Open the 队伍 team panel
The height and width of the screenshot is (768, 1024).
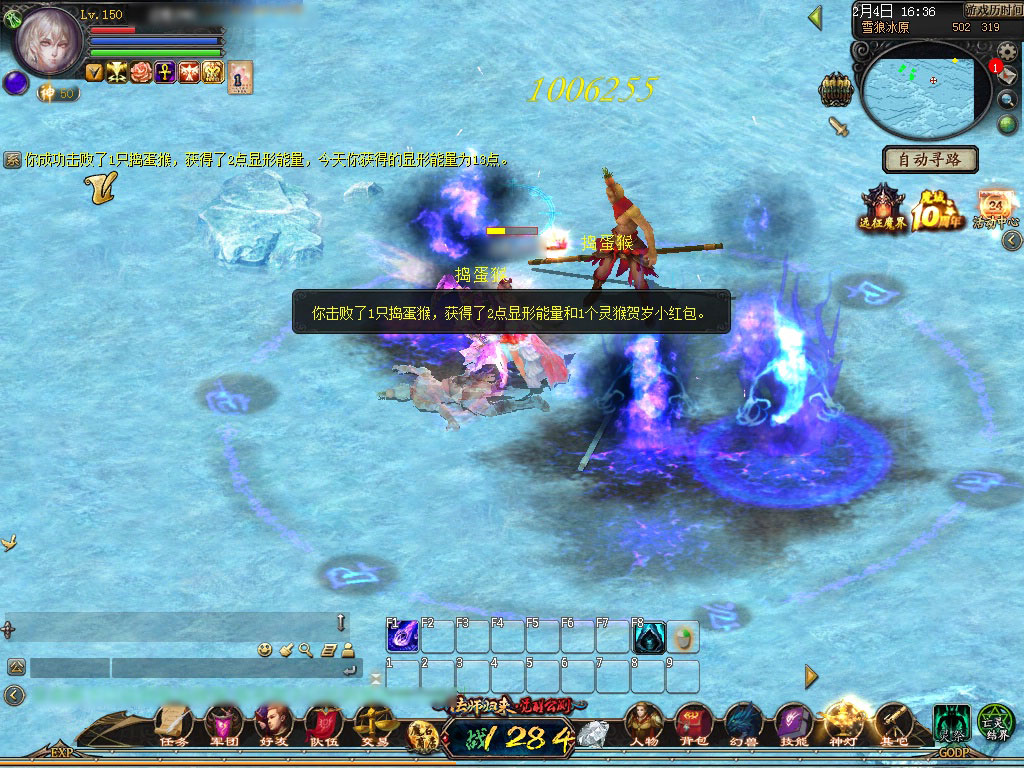[323, 724]
